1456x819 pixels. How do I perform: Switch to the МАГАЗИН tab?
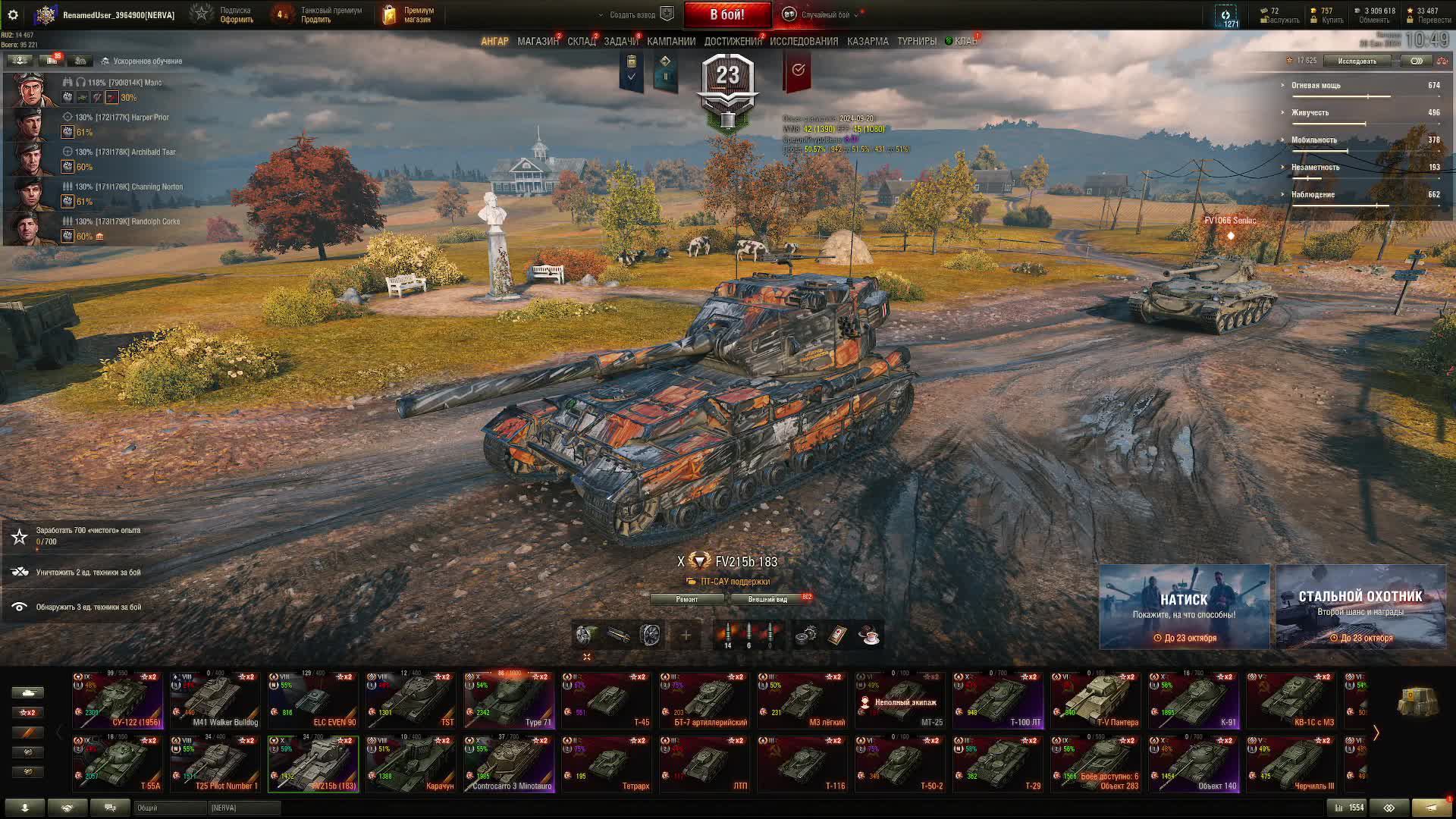[538, 42]
